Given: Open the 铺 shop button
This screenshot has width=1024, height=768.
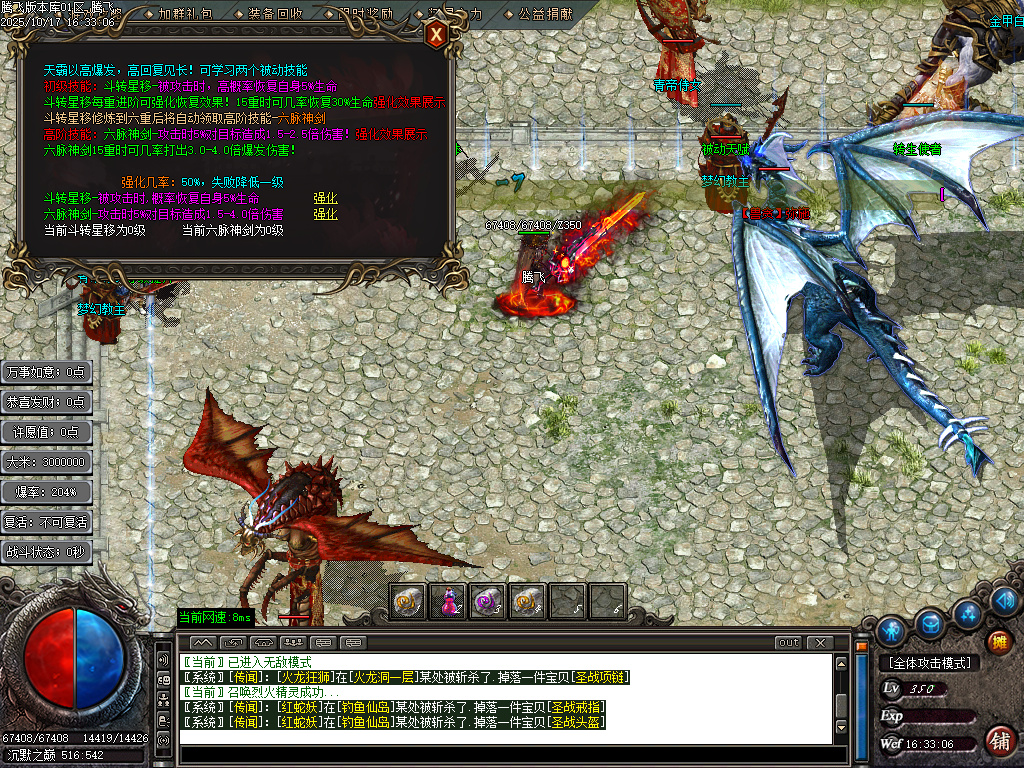Looking at the screenshot, I should coord(999,741).
